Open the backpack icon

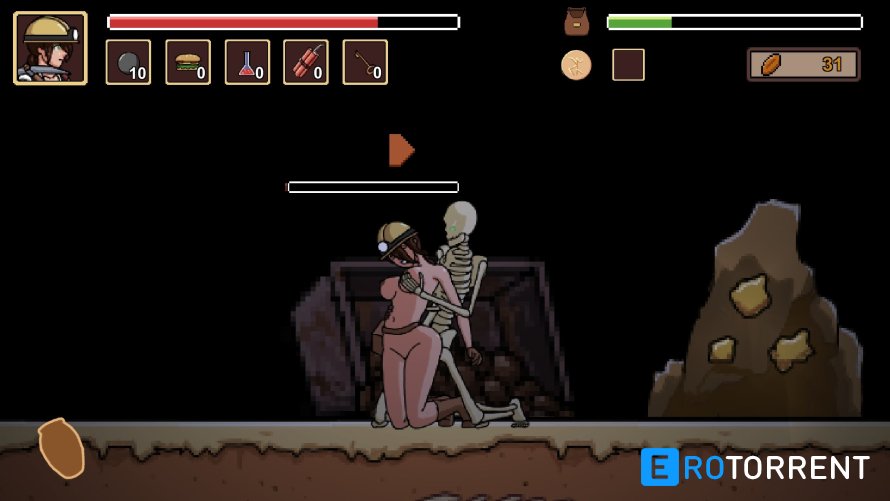click(576, 22)
